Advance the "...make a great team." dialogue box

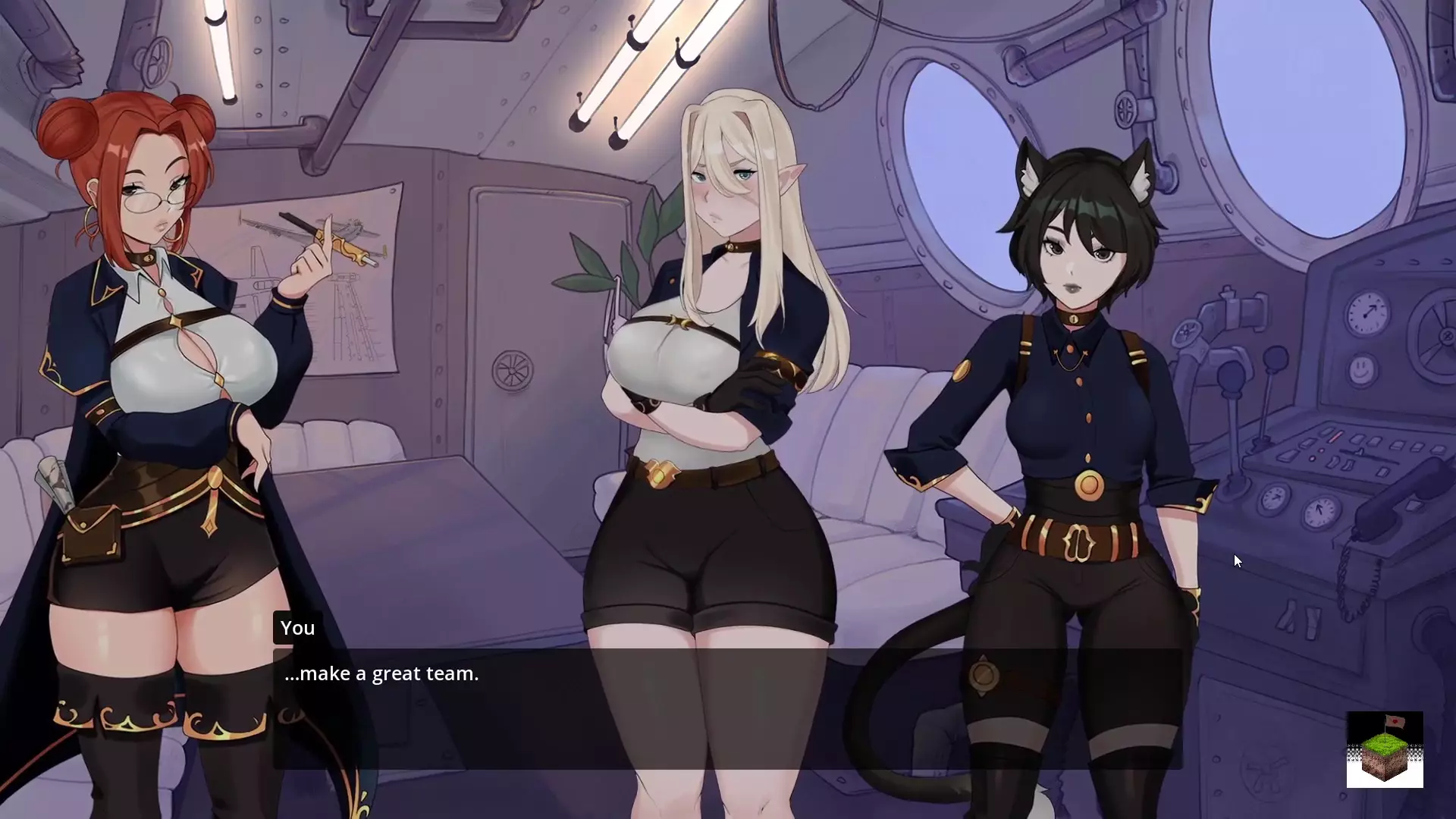pos(726,708)
